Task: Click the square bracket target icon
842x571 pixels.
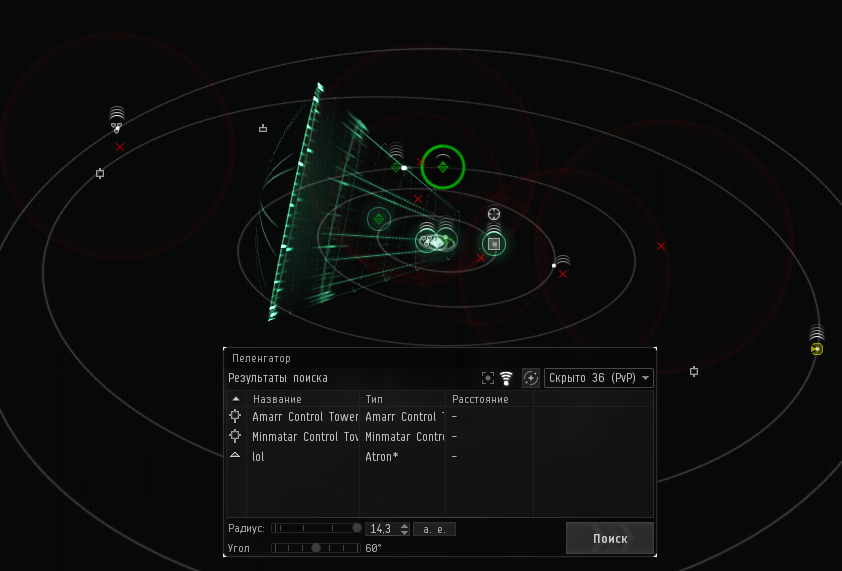Action: [x=487, y=378]
